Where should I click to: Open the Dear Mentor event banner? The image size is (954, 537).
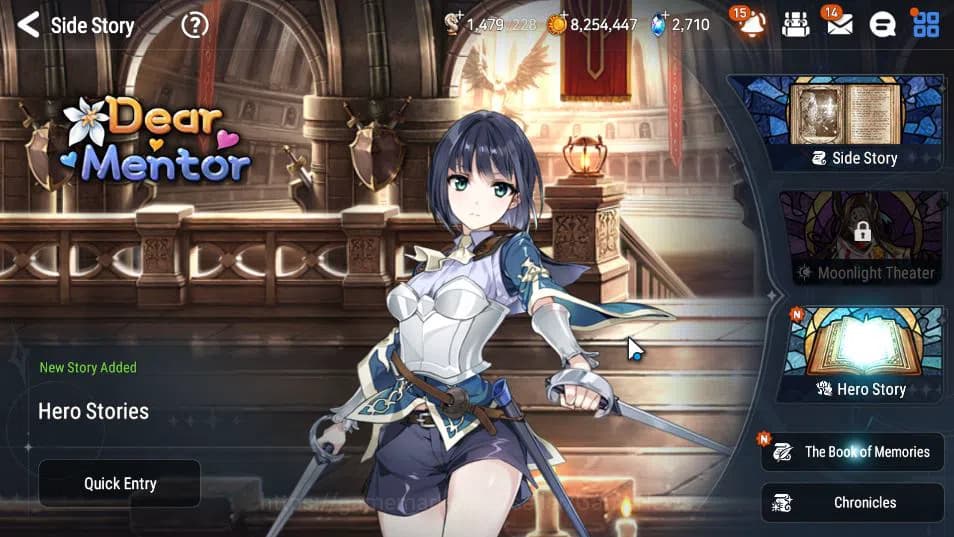157,142
